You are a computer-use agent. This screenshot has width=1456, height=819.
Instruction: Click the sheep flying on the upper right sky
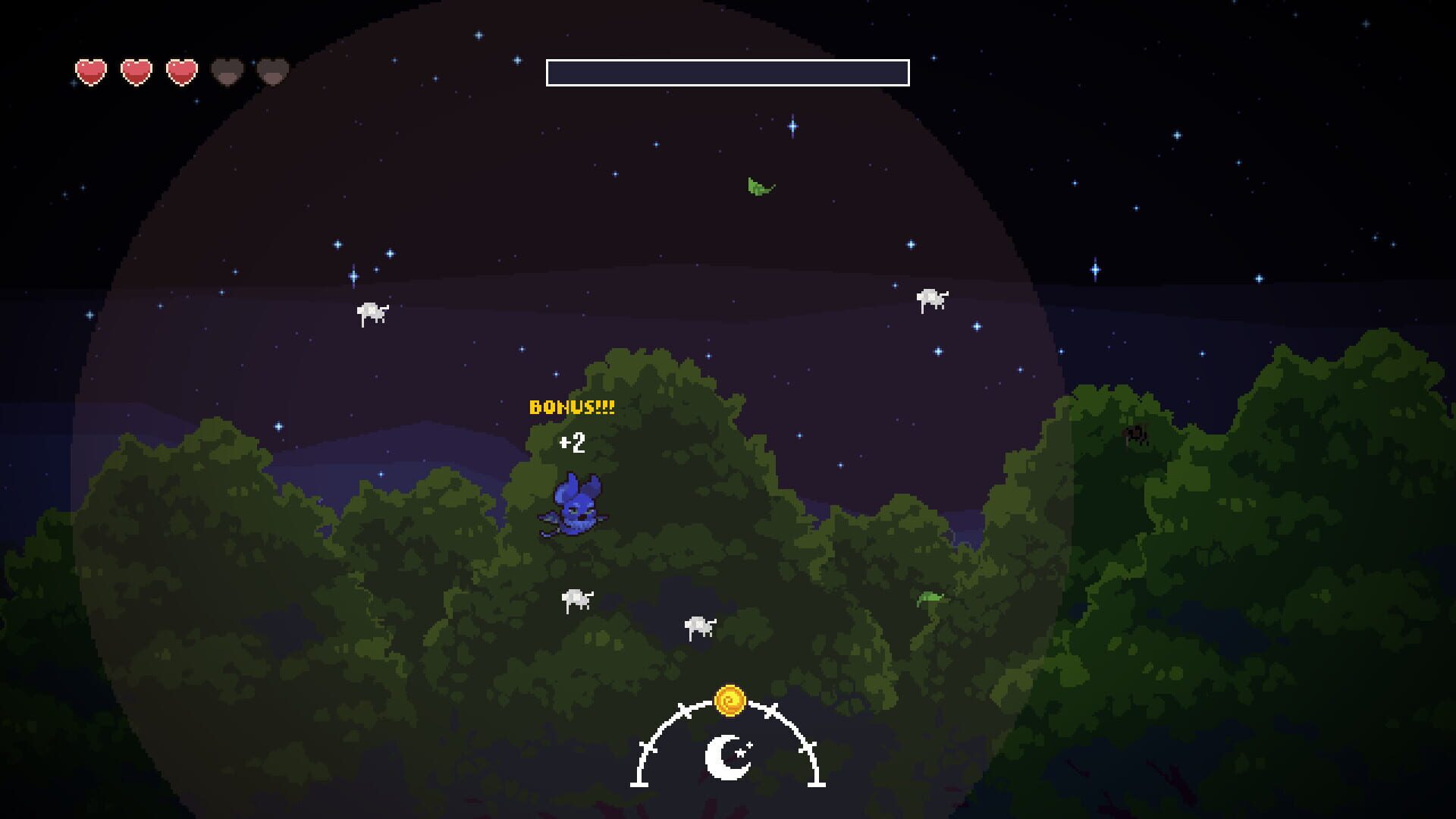(931, 298)
